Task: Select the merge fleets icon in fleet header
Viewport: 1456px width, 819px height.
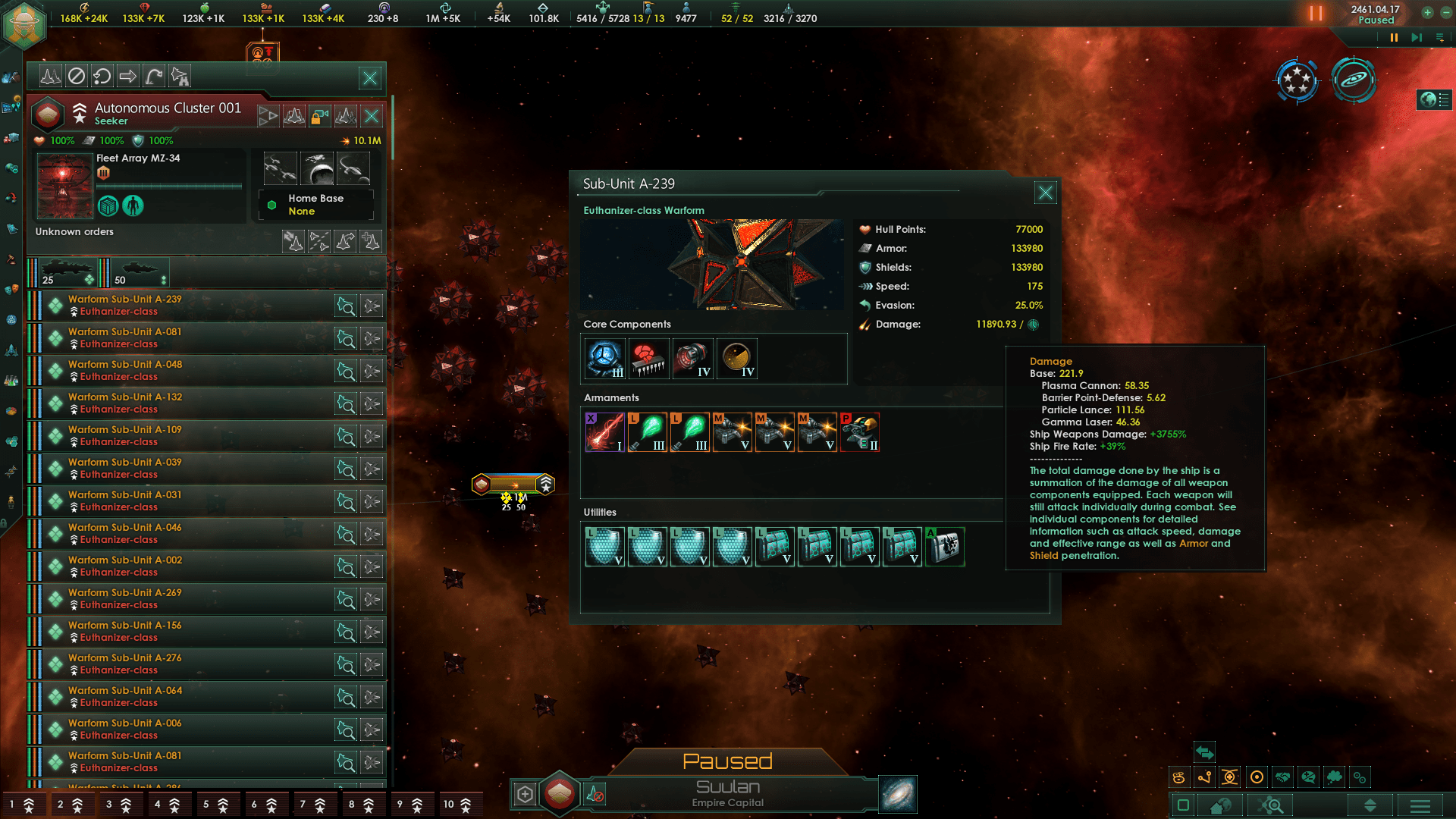Action: point(294,117)
